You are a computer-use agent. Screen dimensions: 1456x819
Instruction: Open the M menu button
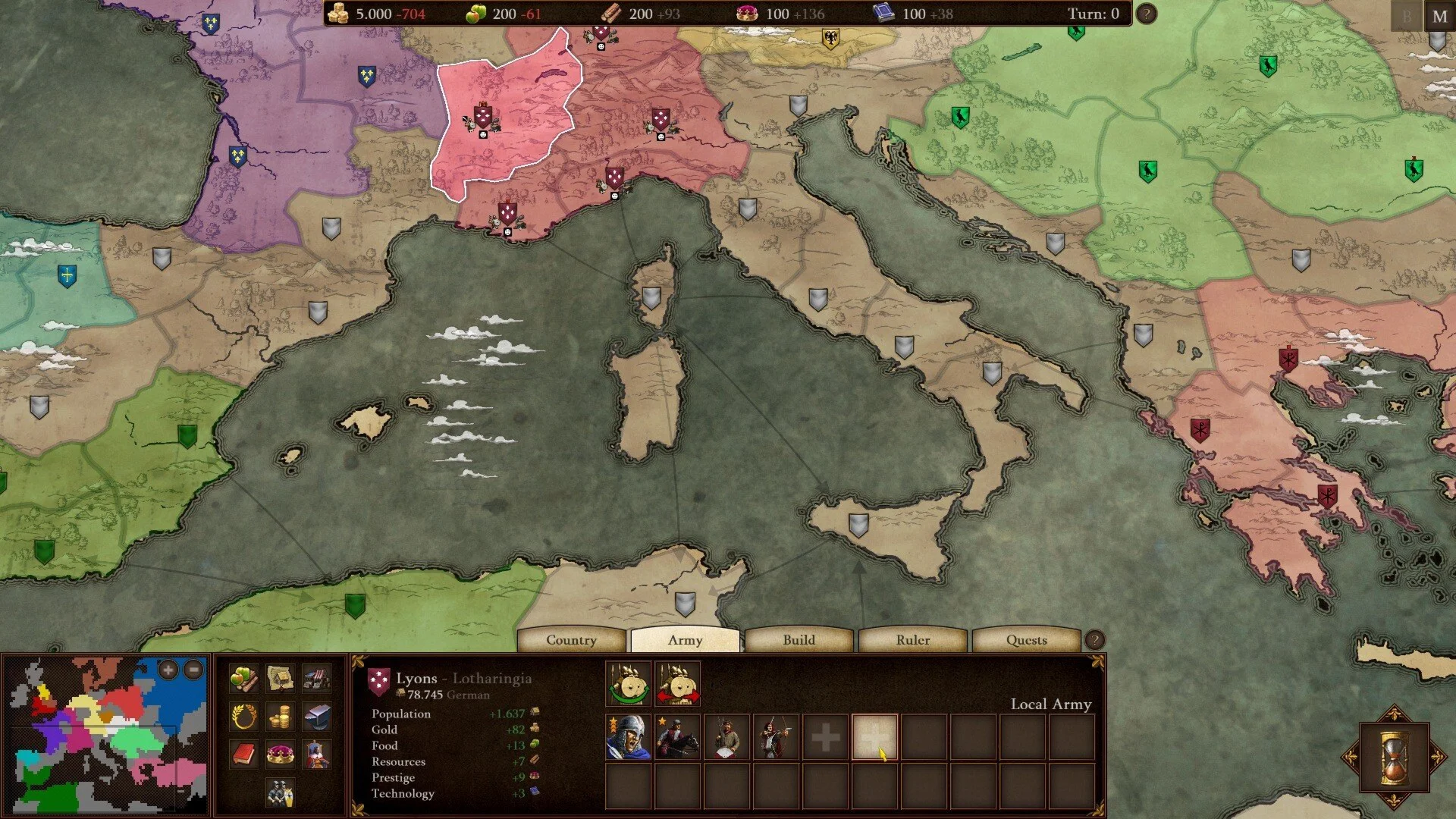point(1439,16)
